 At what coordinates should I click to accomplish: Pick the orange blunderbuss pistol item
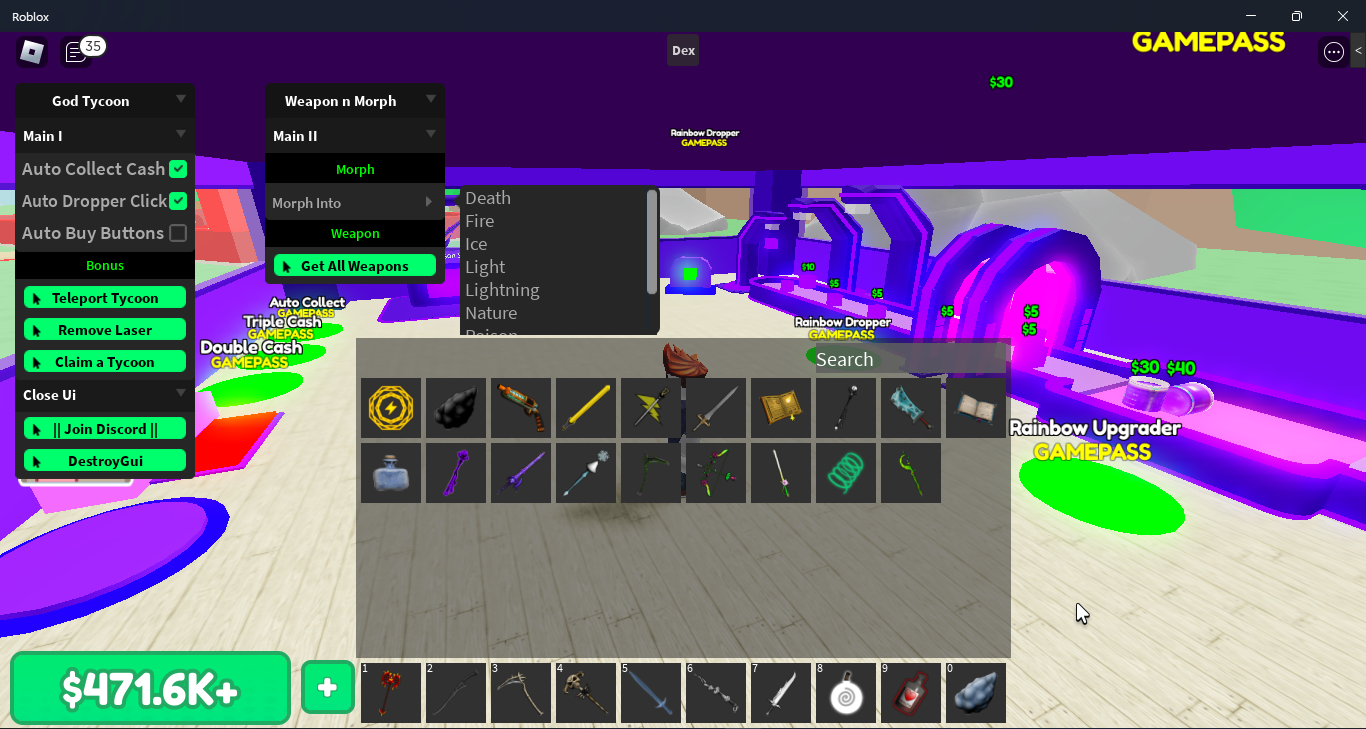point(521,407)
